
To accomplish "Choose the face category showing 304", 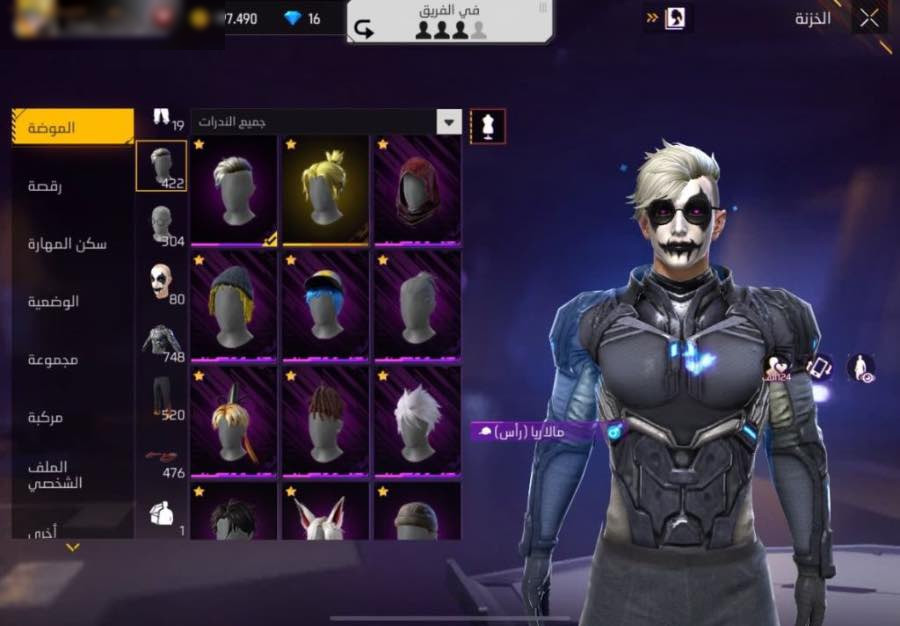I will coord(161,224).
